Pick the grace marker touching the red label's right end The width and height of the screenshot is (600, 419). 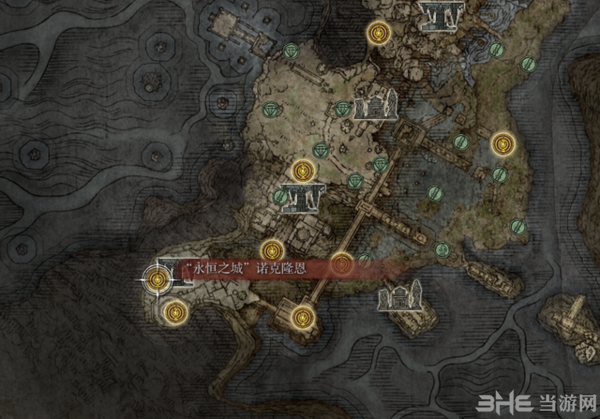pyautogui.click(x=343, y=264)
